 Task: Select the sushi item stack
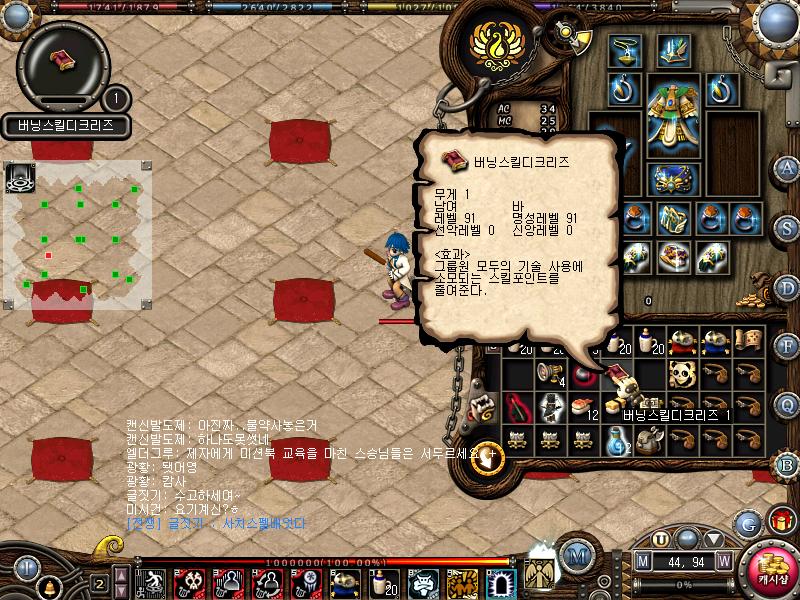[x=583, y=406]
